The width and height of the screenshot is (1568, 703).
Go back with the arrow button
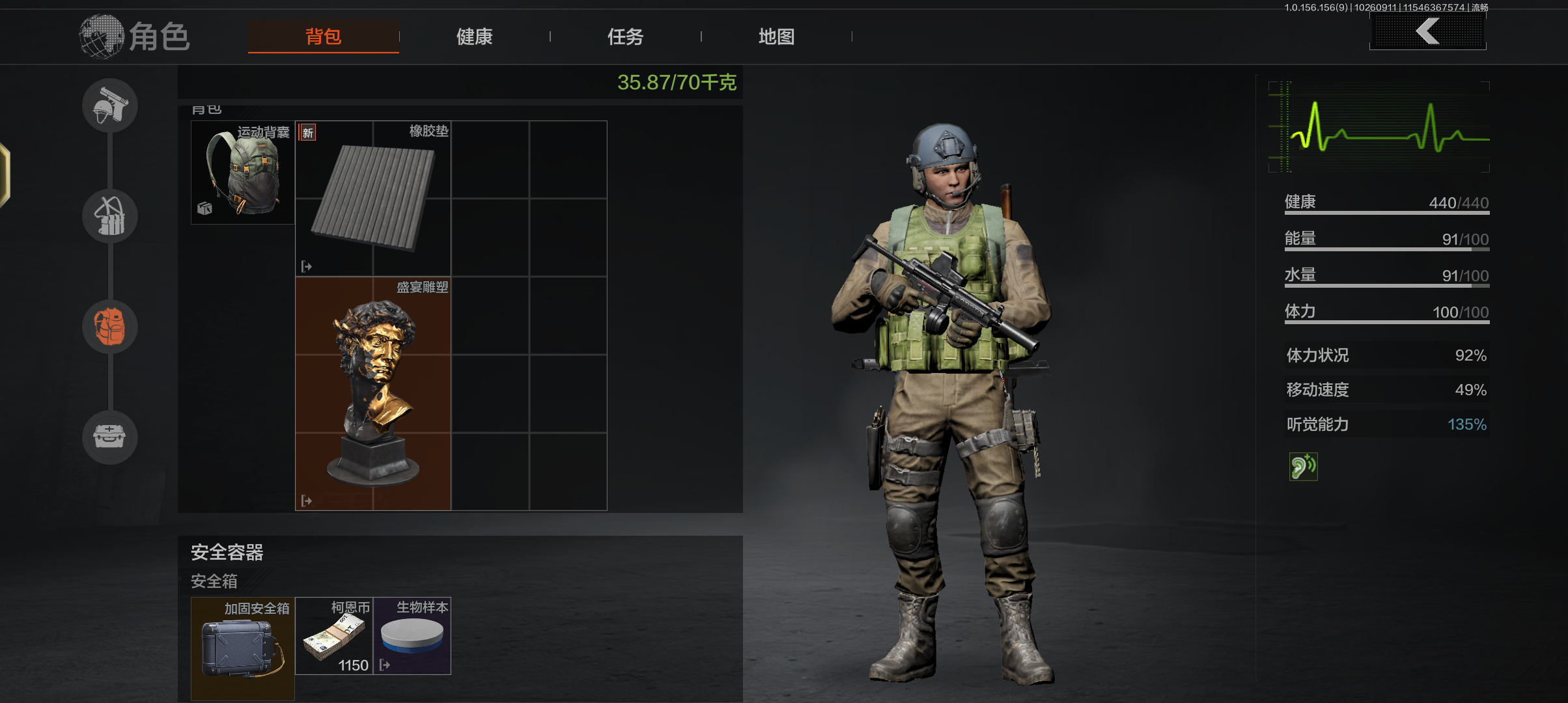[1427, 31]
